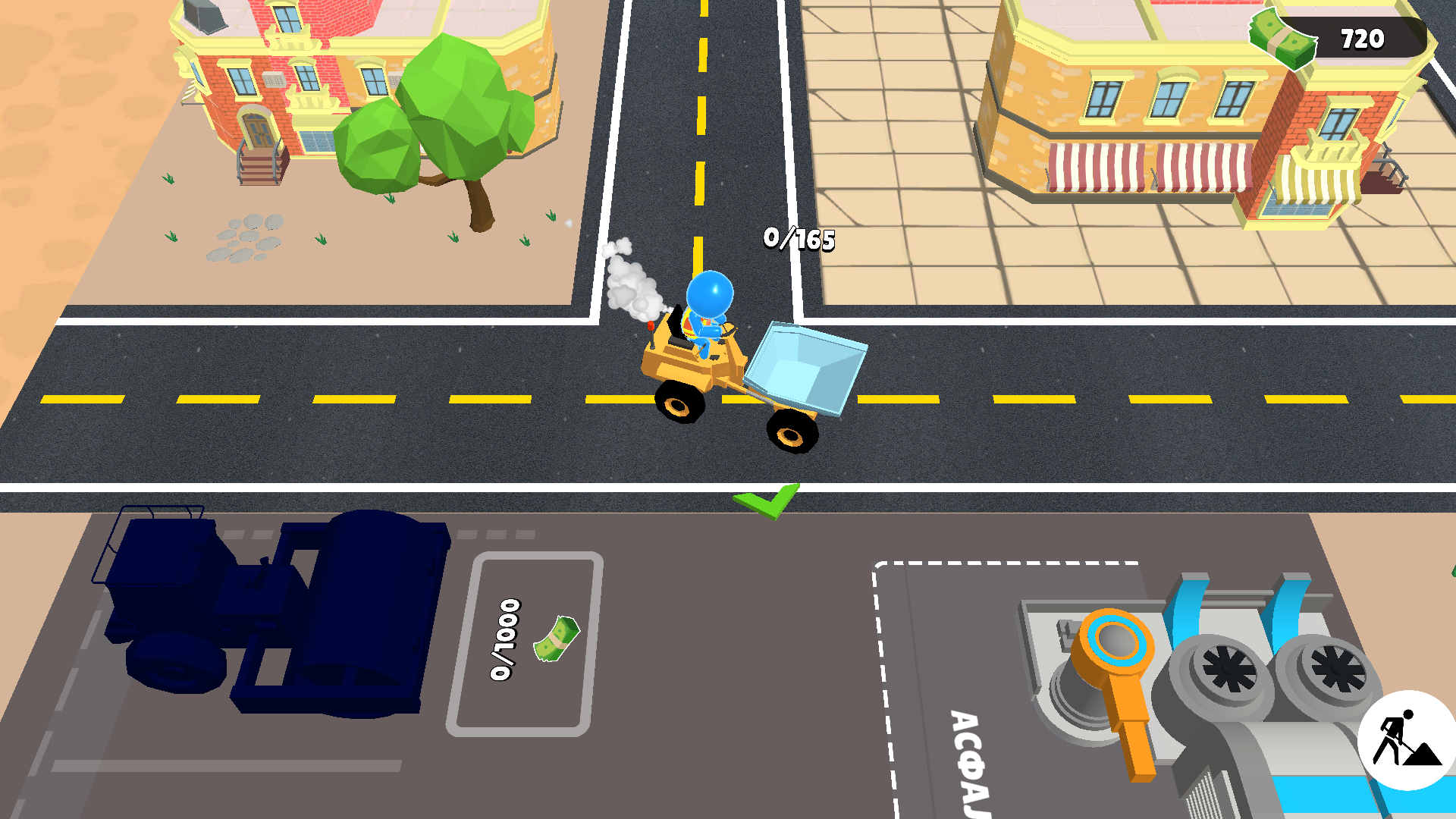Viewport: 1456px width, 819px height.
Task: Open the 0/165 progress indicator
Action: 797,240
